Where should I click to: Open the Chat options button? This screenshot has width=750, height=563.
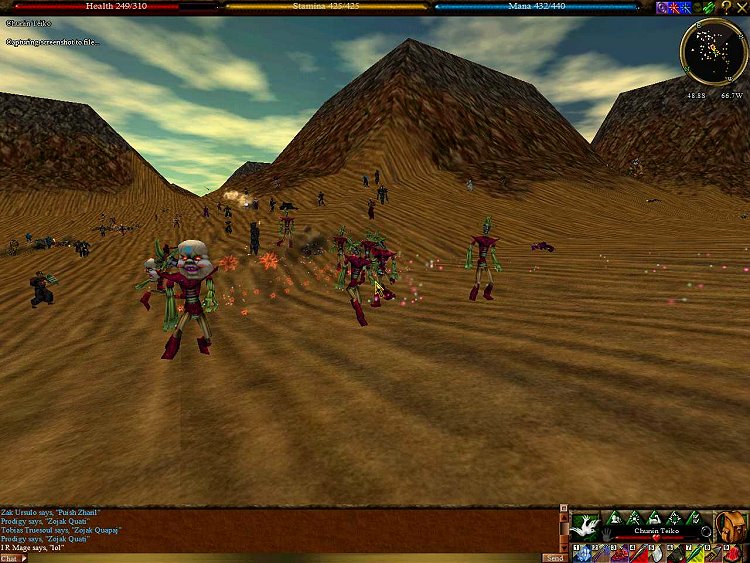pos(12,558)
